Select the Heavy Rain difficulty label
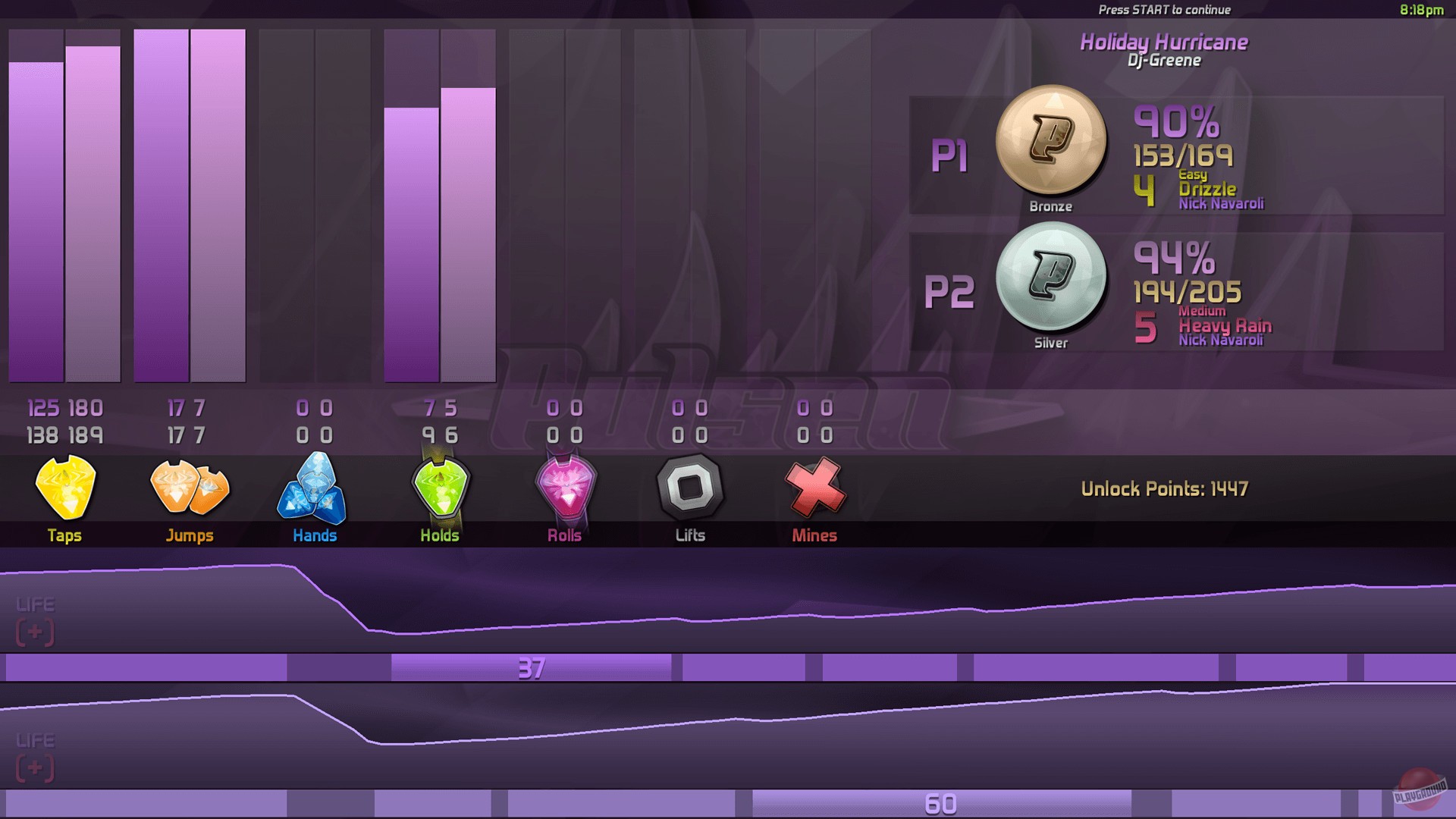Viewport: 1456px width, 819px height. tap(1225, 326)
